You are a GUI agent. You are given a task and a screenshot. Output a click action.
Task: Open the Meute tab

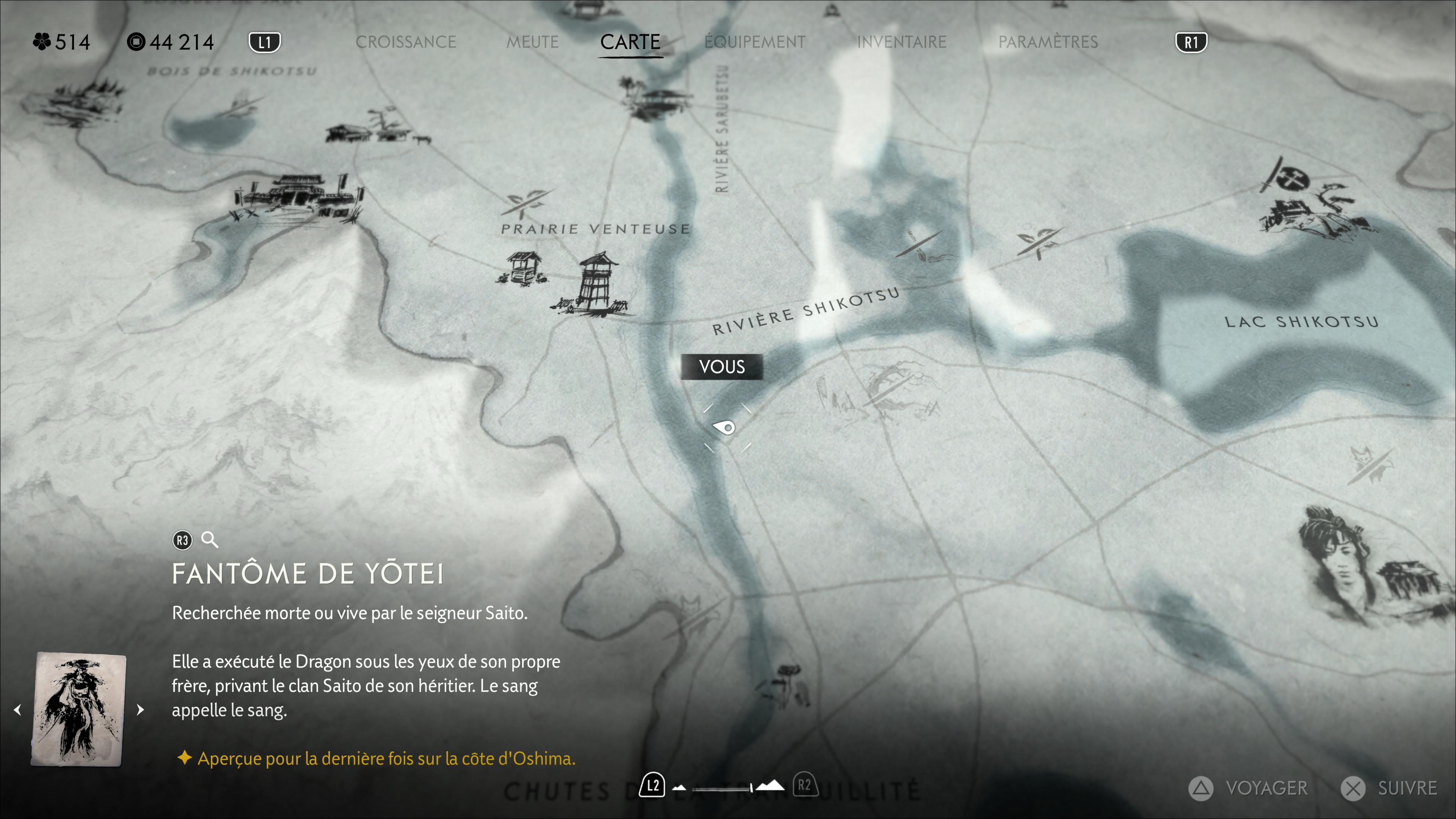[x=532, y=42]
